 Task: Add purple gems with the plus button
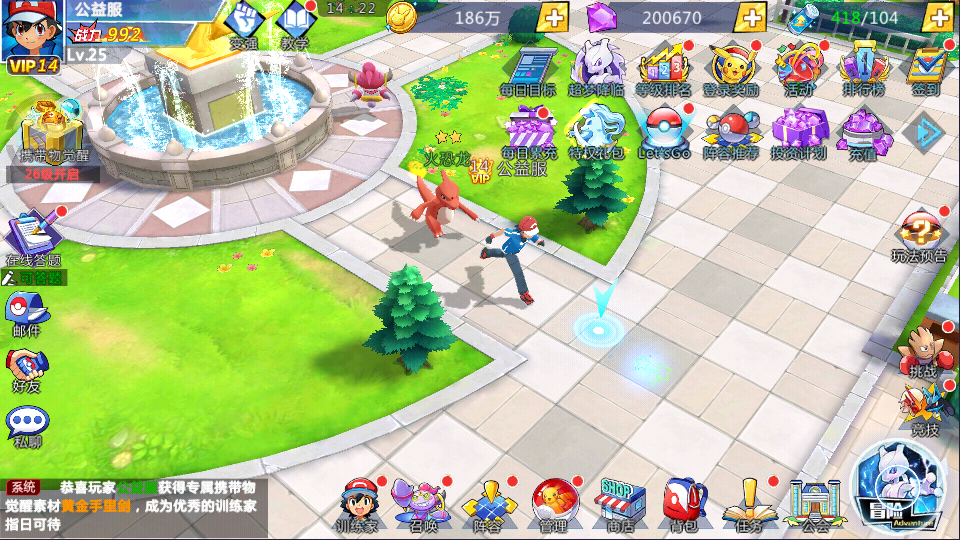(750, 17)
